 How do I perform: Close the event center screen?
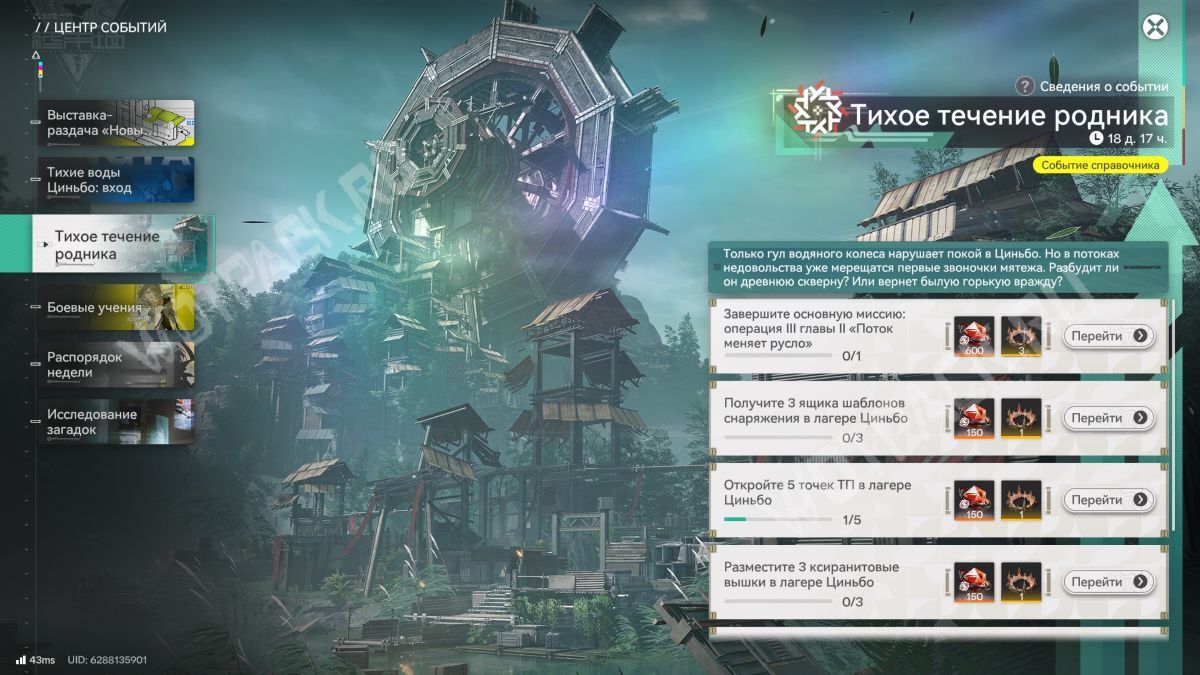1156,27
